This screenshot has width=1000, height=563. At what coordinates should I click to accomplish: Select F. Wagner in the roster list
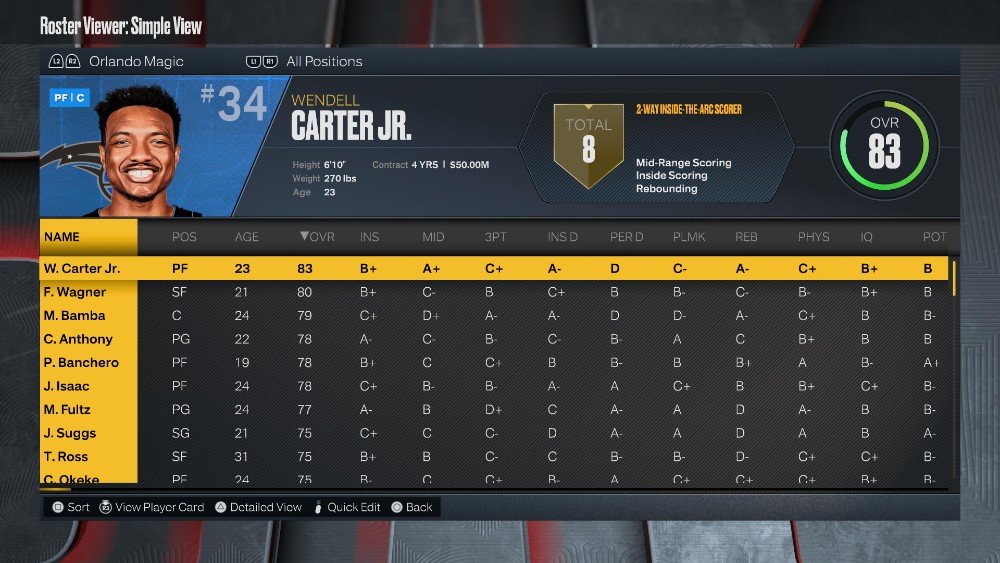click(75, 292)
